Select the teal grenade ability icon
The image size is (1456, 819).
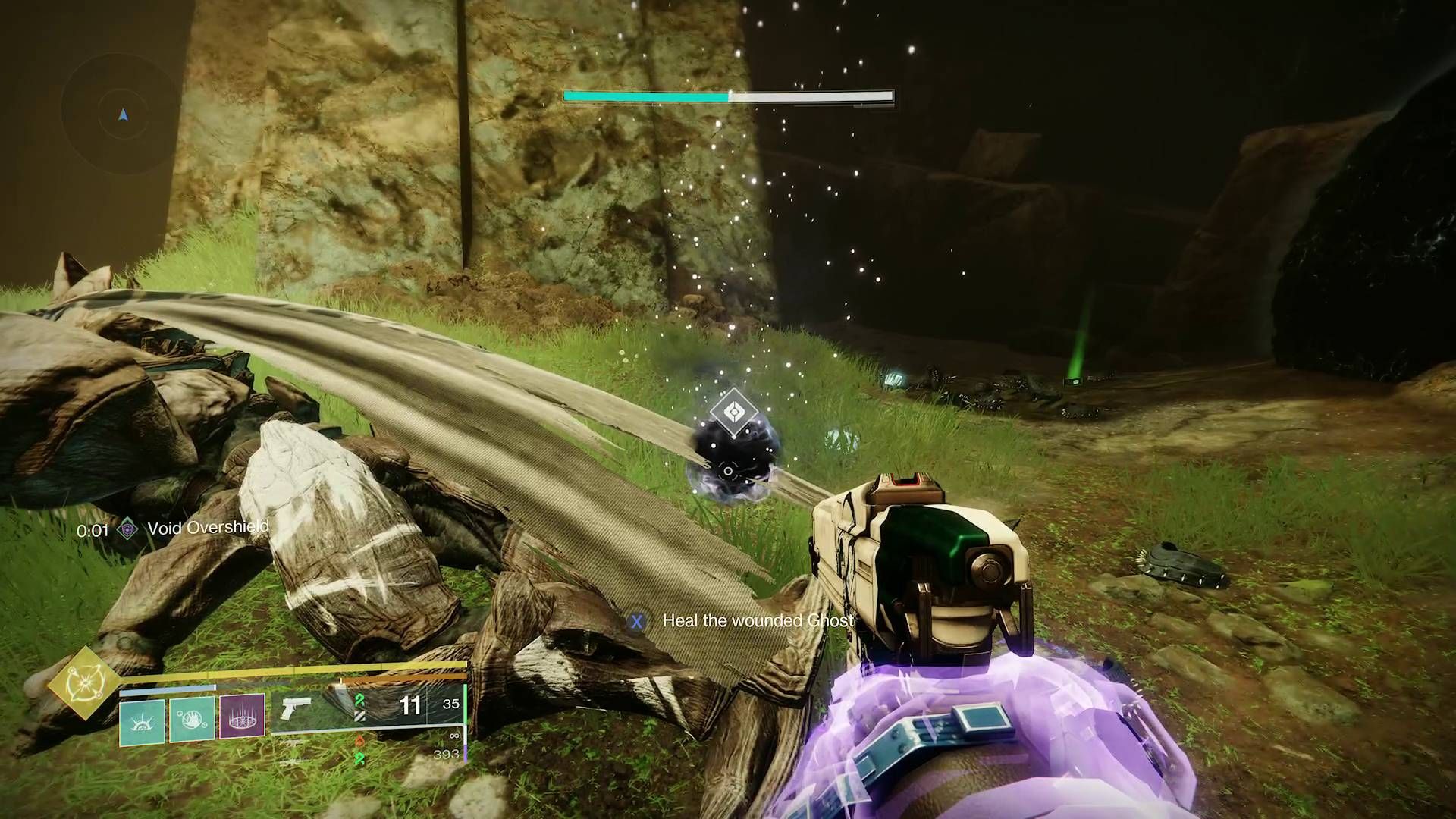tap(142, 721)
